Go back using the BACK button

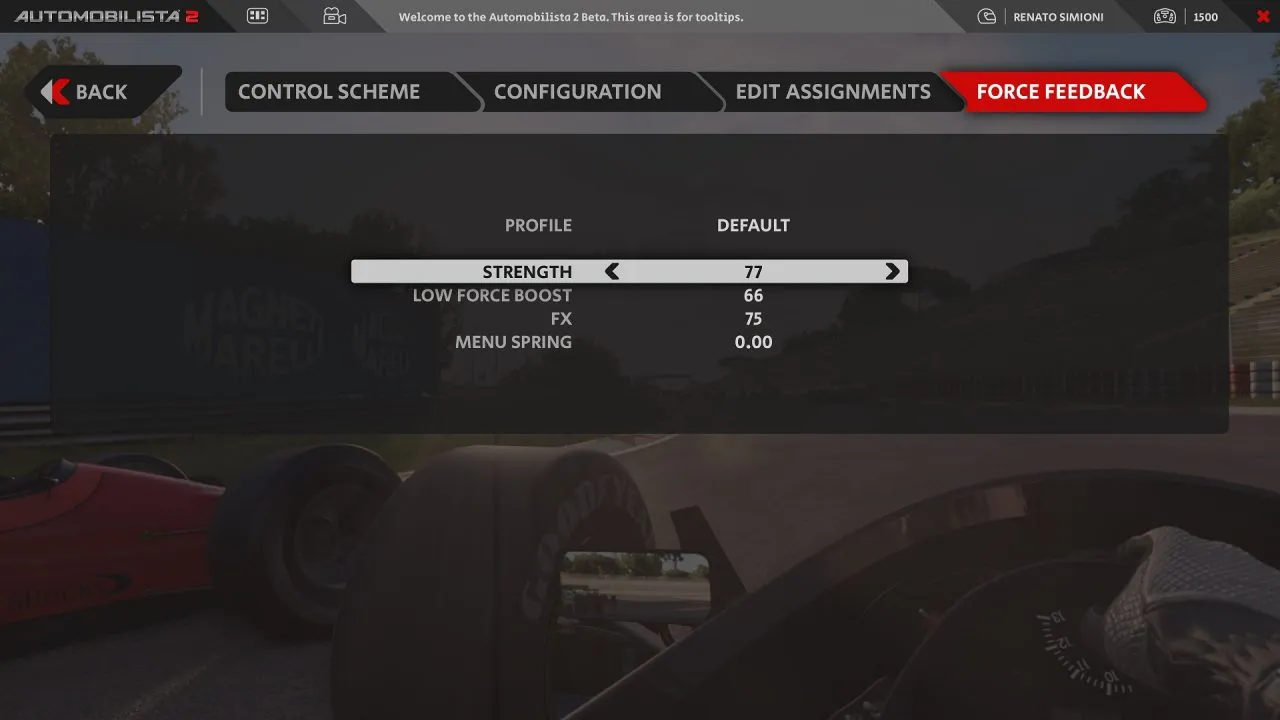point(100,92)
